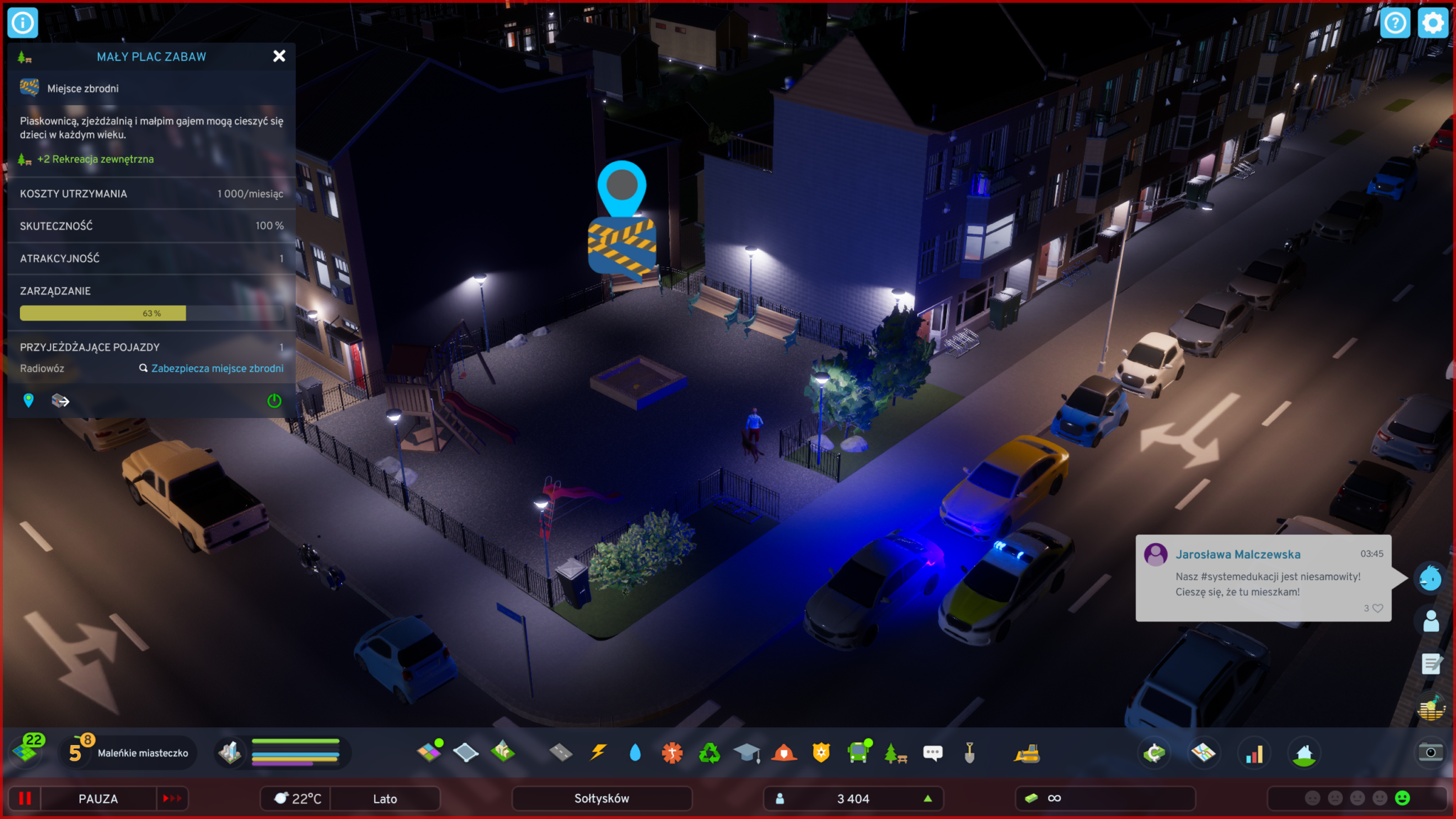Open the electricity lightning bolt menu

pyautogui.click(x=599, y=752)
